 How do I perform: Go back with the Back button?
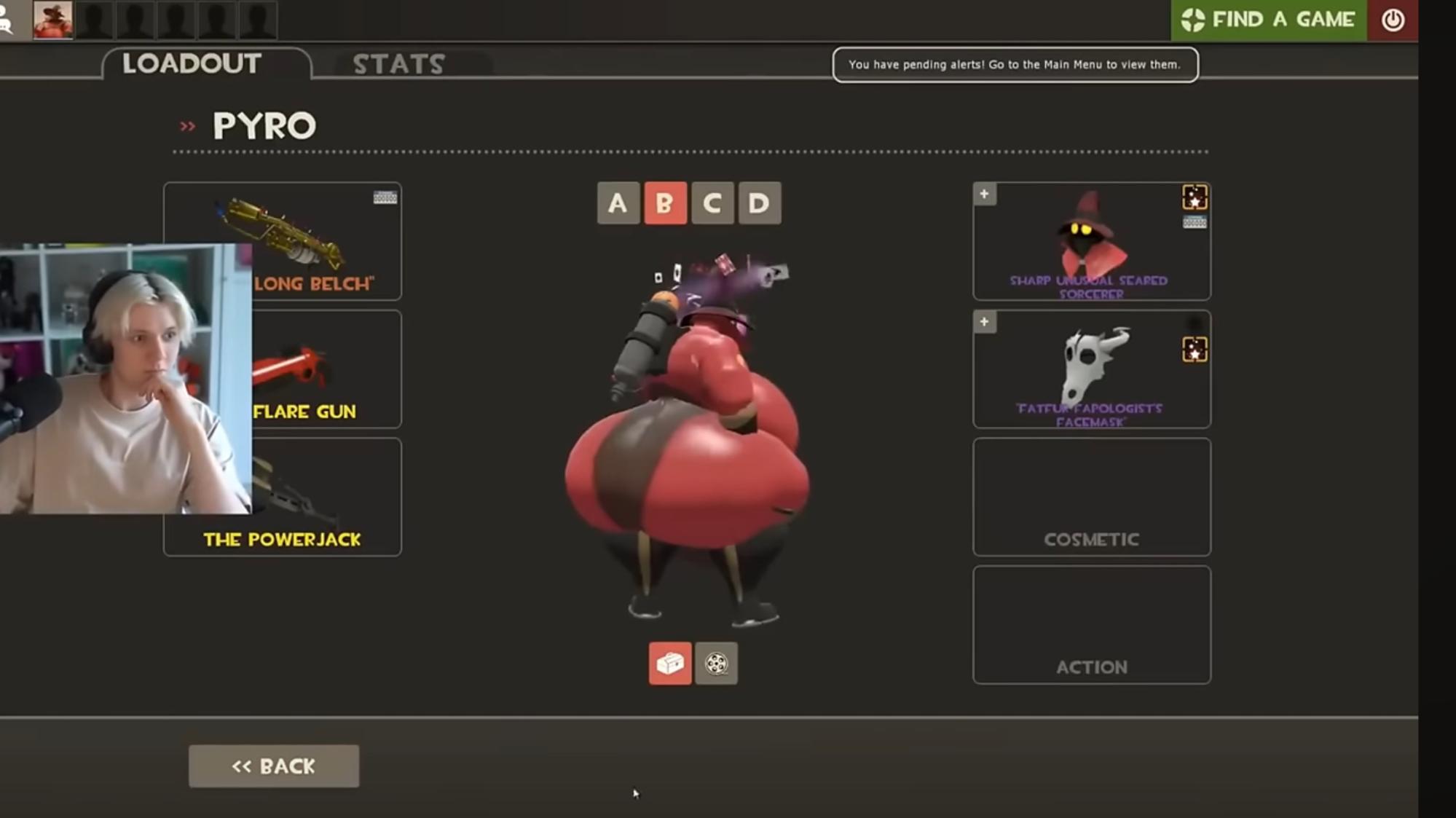274,766
